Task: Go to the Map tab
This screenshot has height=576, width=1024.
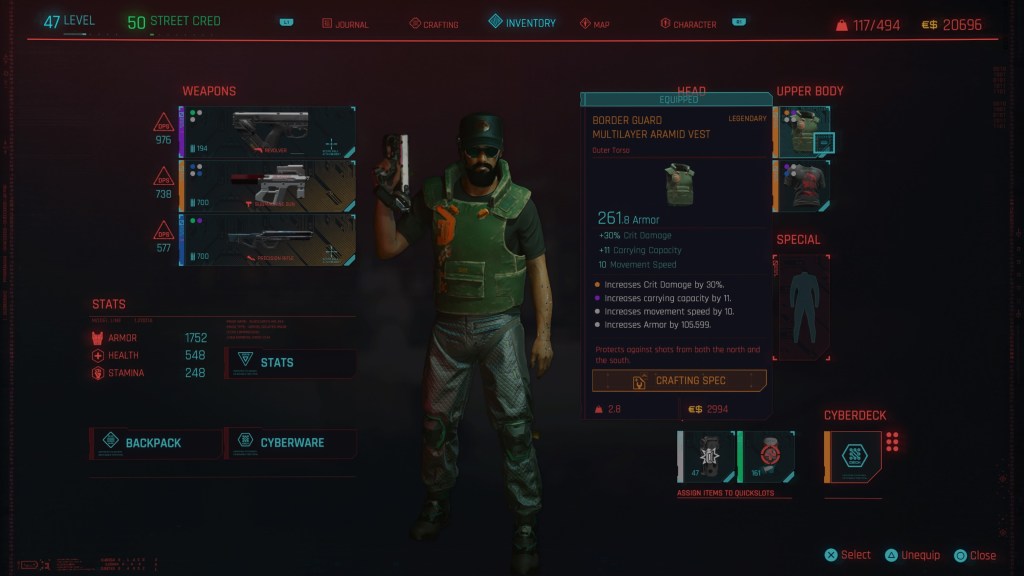Action: click(595, 23)
